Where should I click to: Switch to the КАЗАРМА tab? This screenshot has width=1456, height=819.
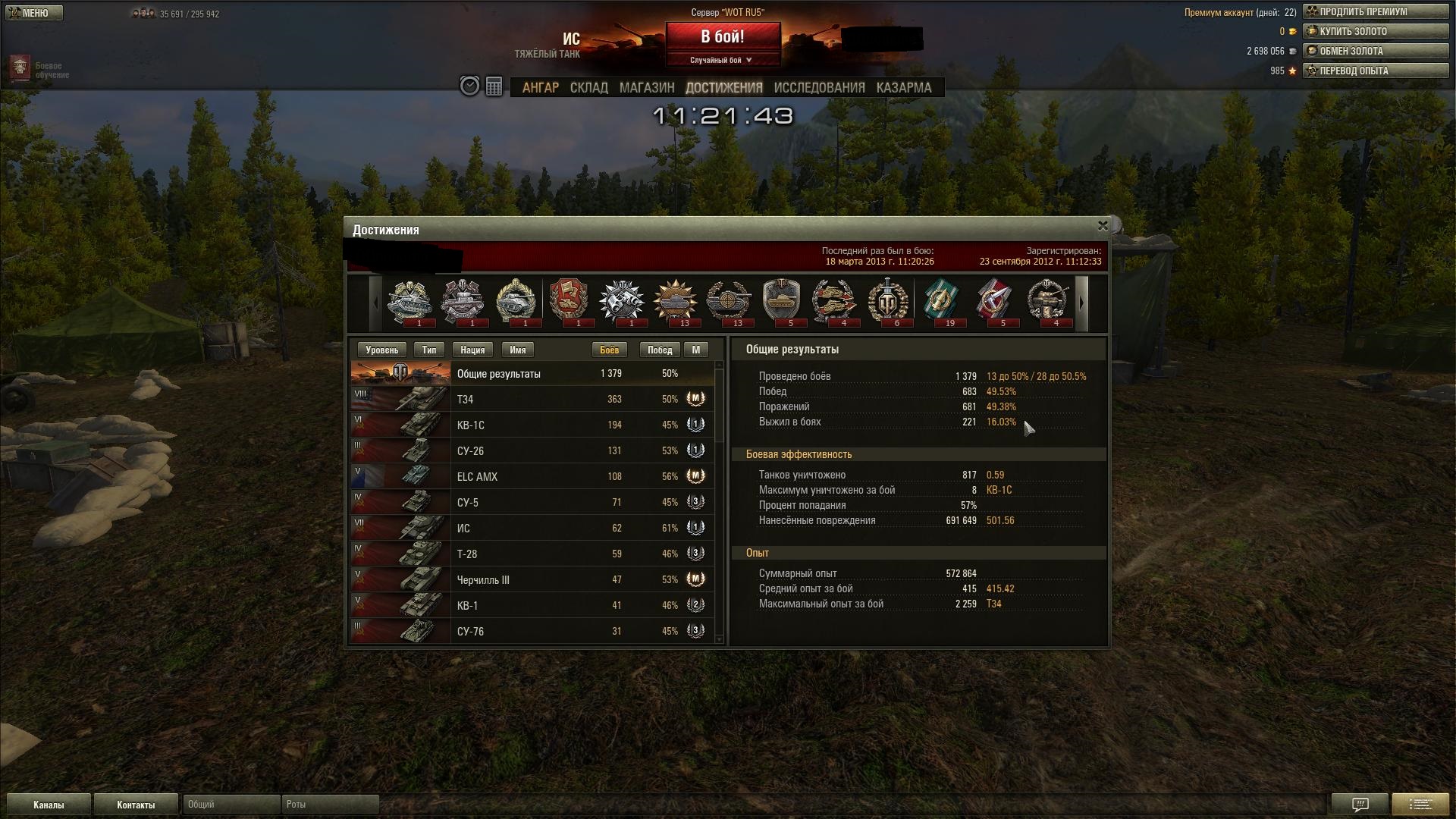tap(903, 88)
